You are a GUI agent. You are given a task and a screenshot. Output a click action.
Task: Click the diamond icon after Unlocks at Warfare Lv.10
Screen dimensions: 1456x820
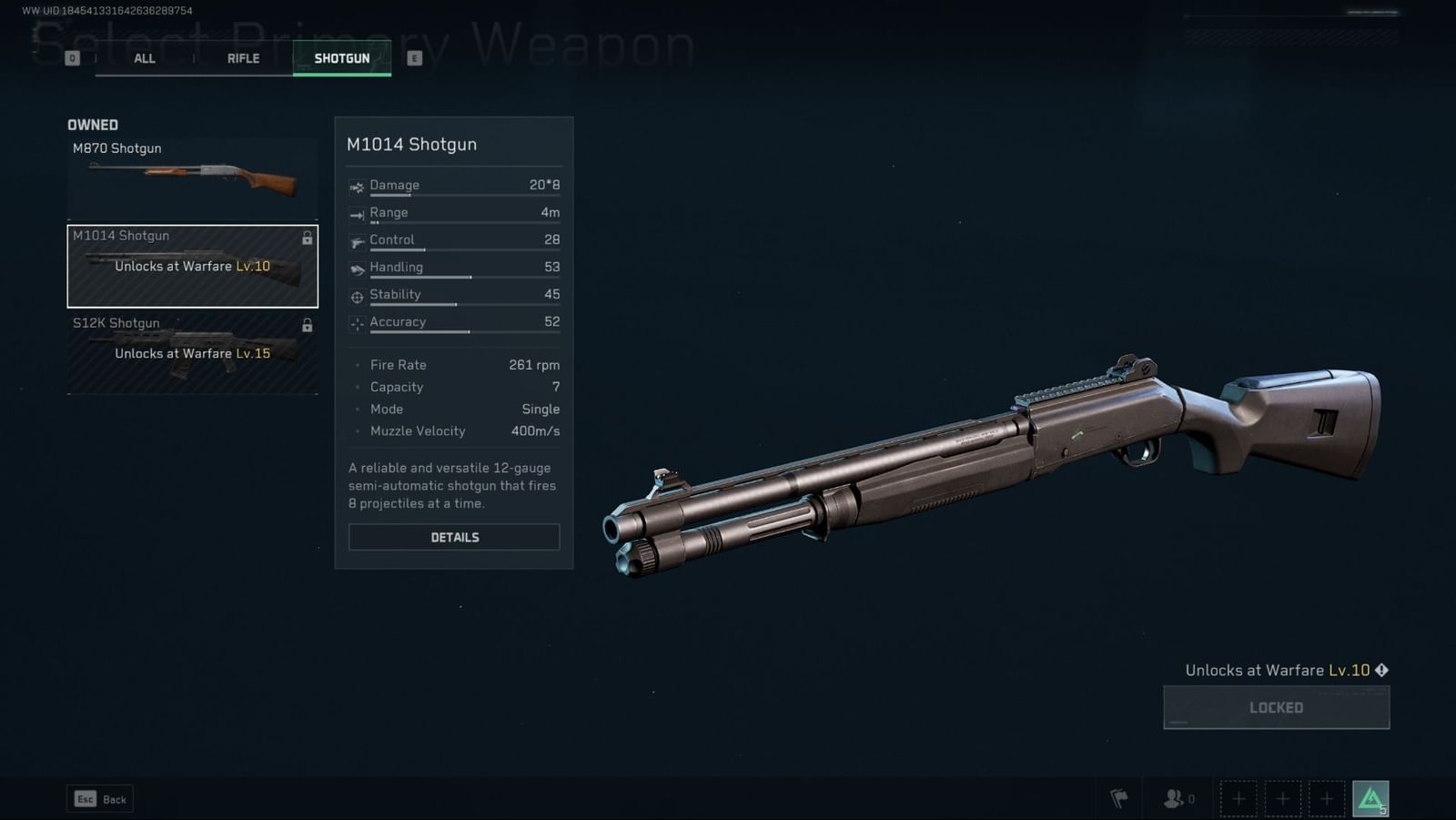pos(1381,670)
